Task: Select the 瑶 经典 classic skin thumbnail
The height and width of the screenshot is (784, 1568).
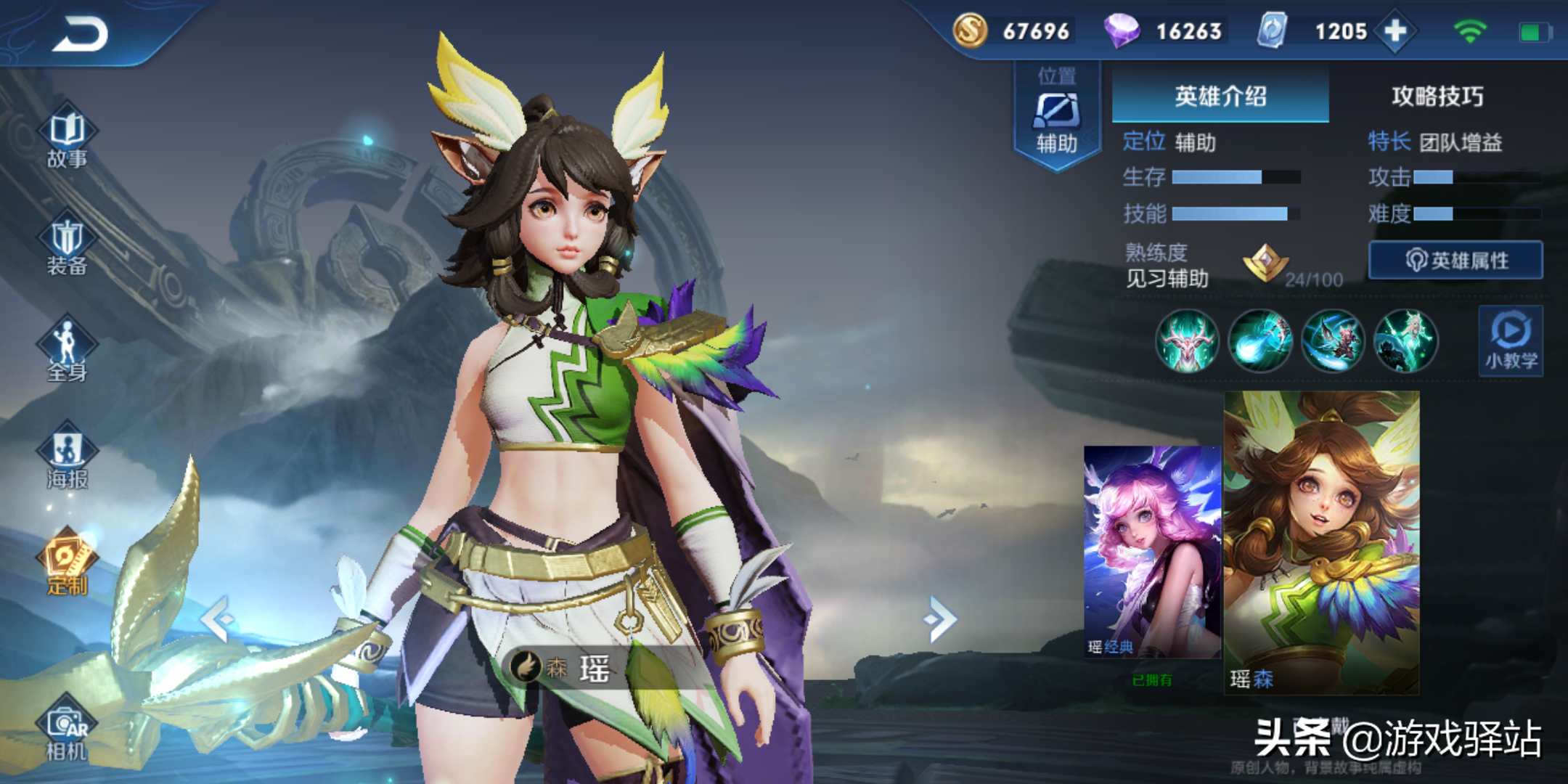Action: 1152,552
